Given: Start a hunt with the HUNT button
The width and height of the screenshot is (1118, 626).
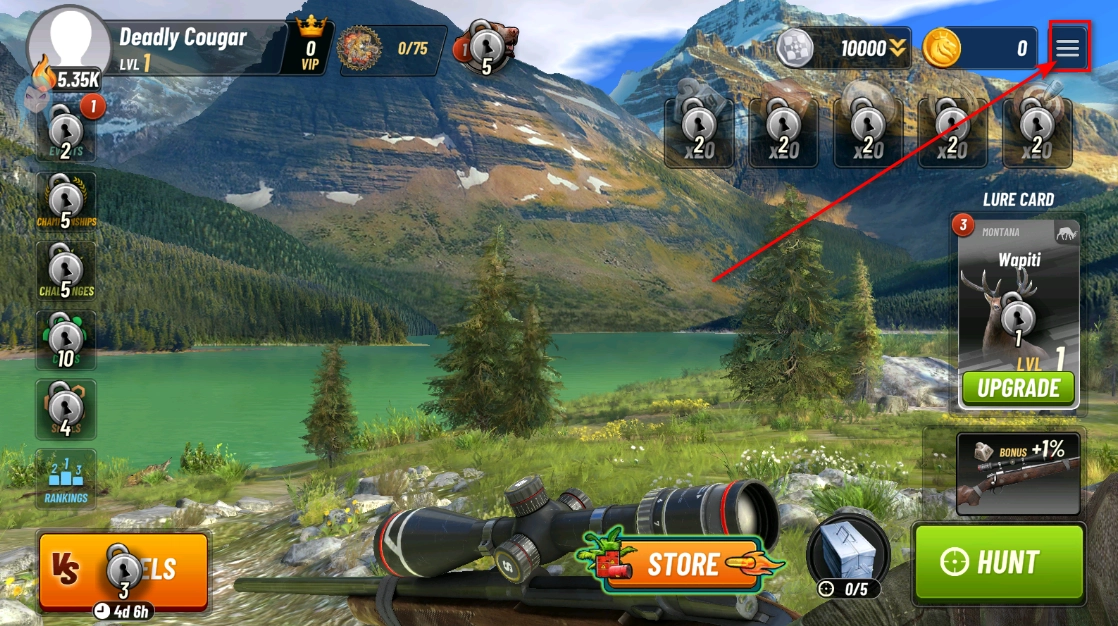Looking at the screenshot, I should [x=998, y=562].
